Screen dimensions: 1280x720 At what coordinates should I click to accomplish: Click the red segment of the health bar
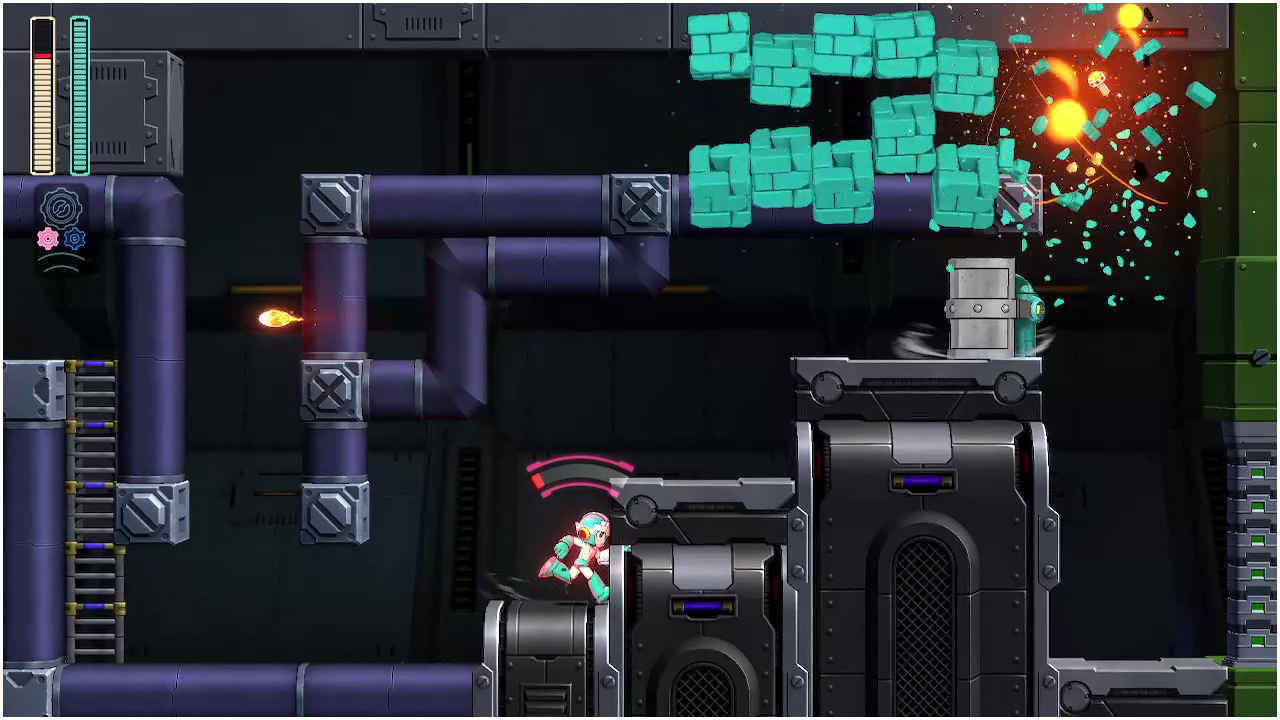pyautogui.click(x=41, y=55)
